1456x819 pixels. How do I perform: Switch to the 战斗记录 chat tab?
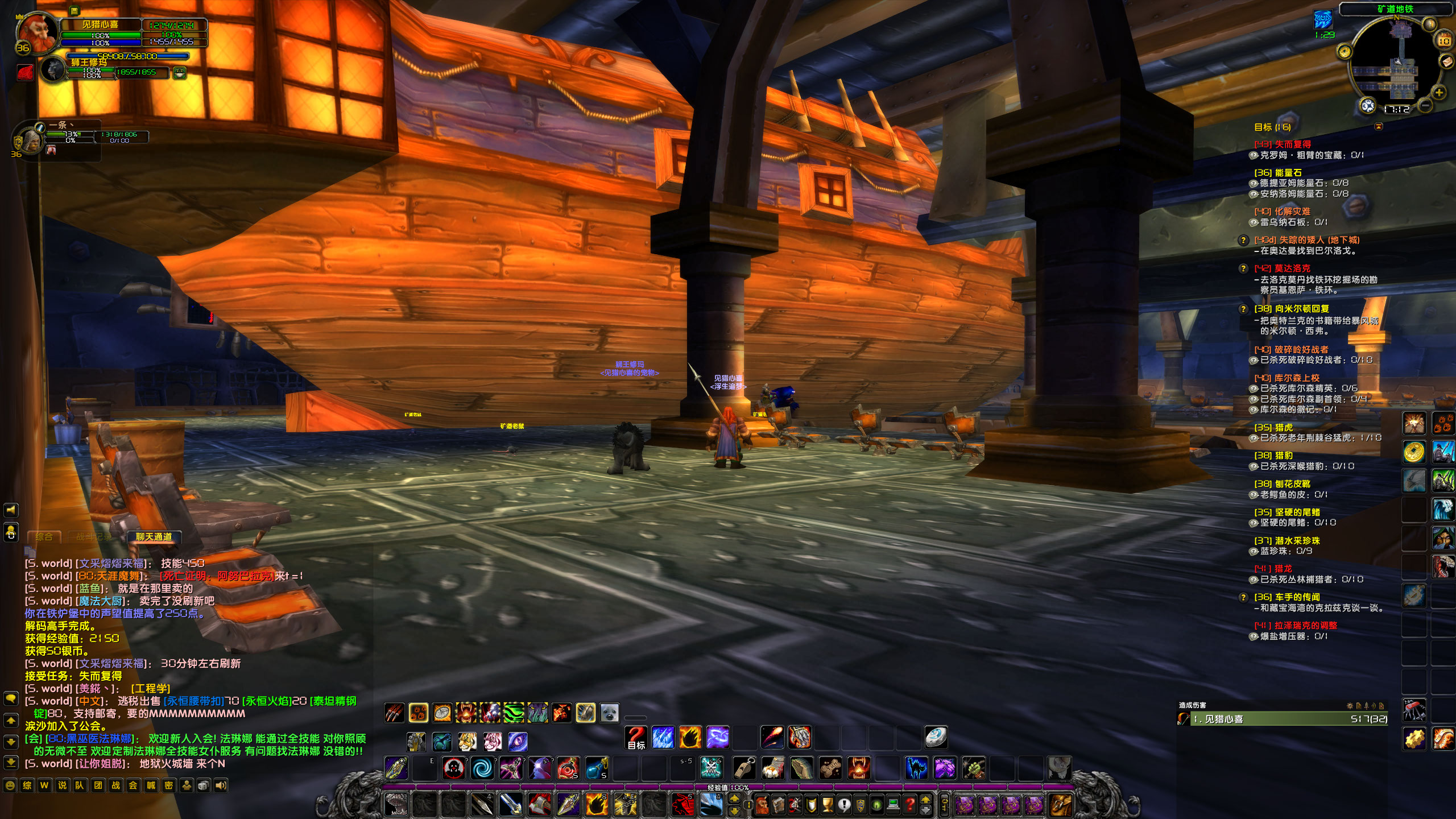[x=94, y=537]
